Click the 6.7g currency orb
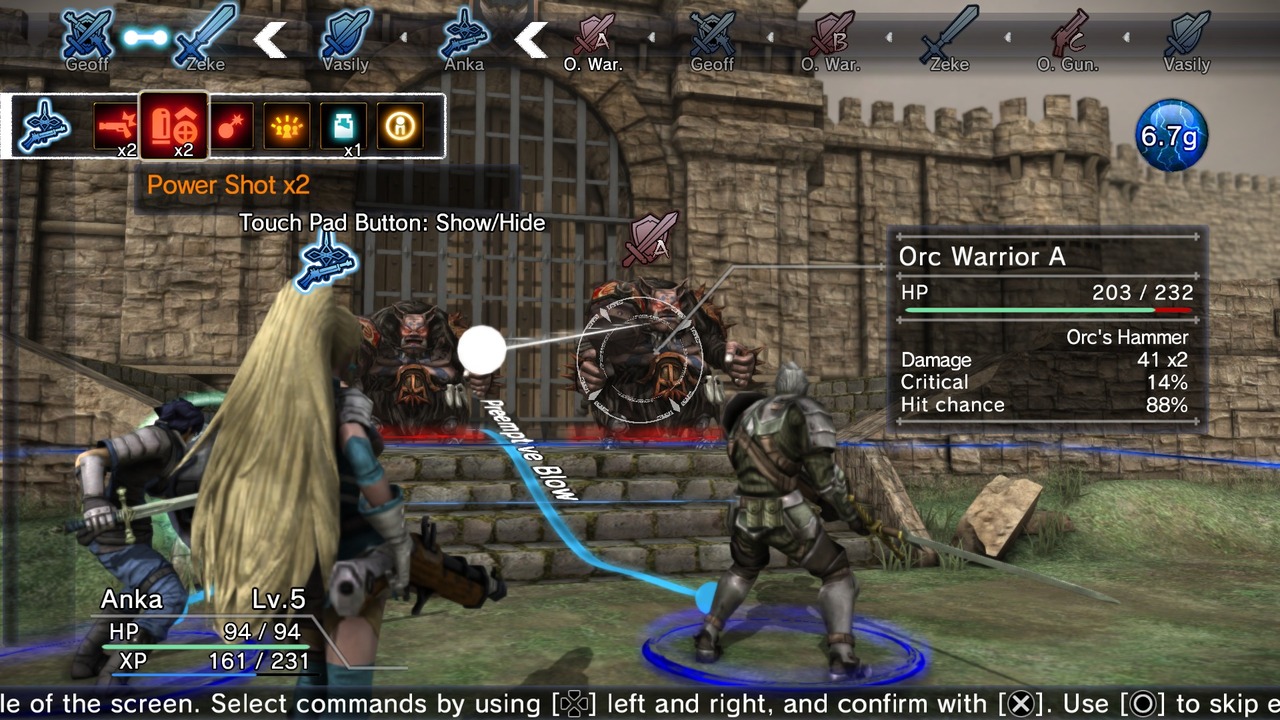Screen dimensions: 1280x720 coord(1172,133)
